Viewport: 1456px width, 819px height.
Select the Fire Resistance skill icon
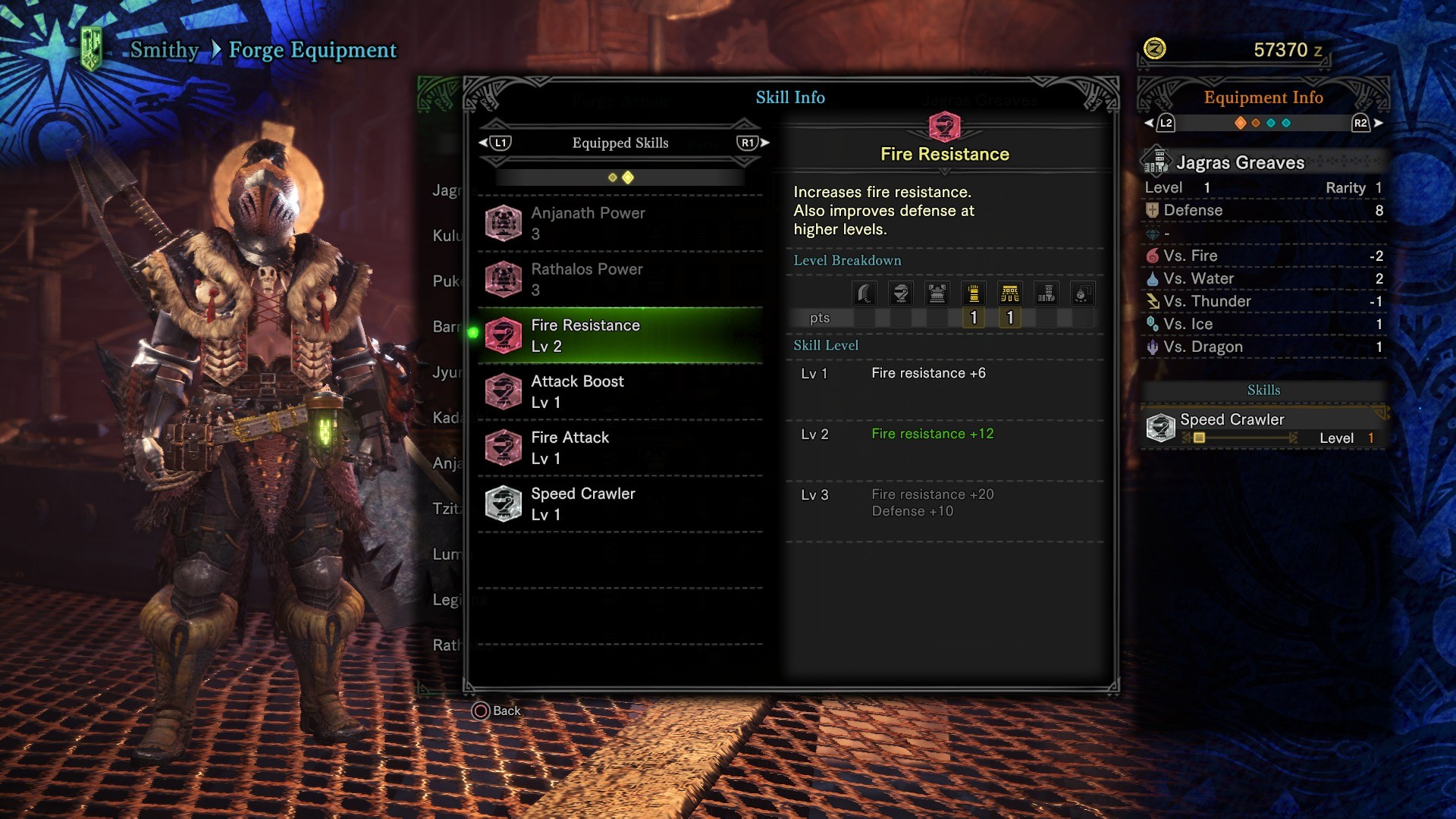point(504,334)
